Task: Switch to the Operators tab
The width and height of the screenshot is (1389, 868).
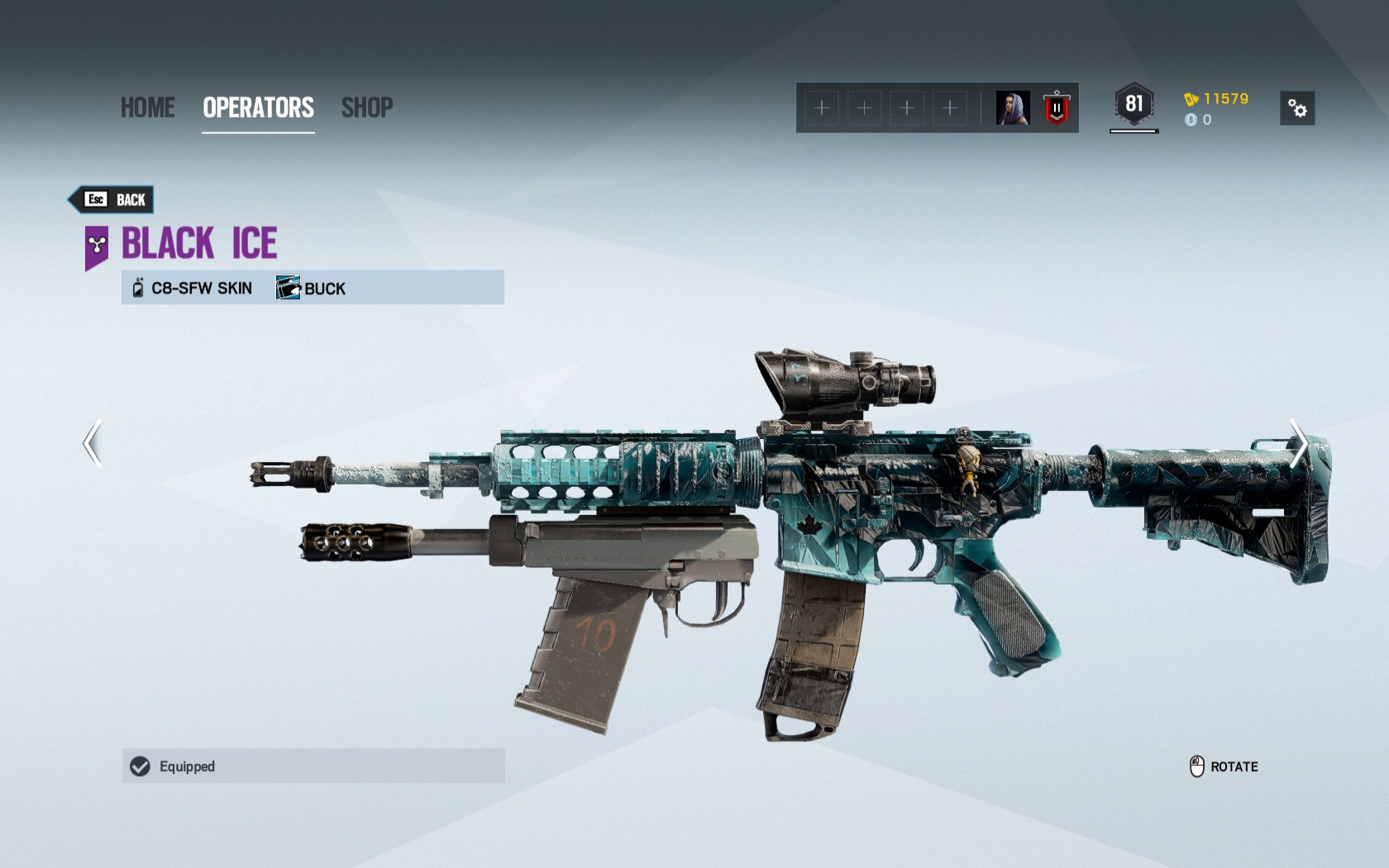Action: [x=258, y=107]
